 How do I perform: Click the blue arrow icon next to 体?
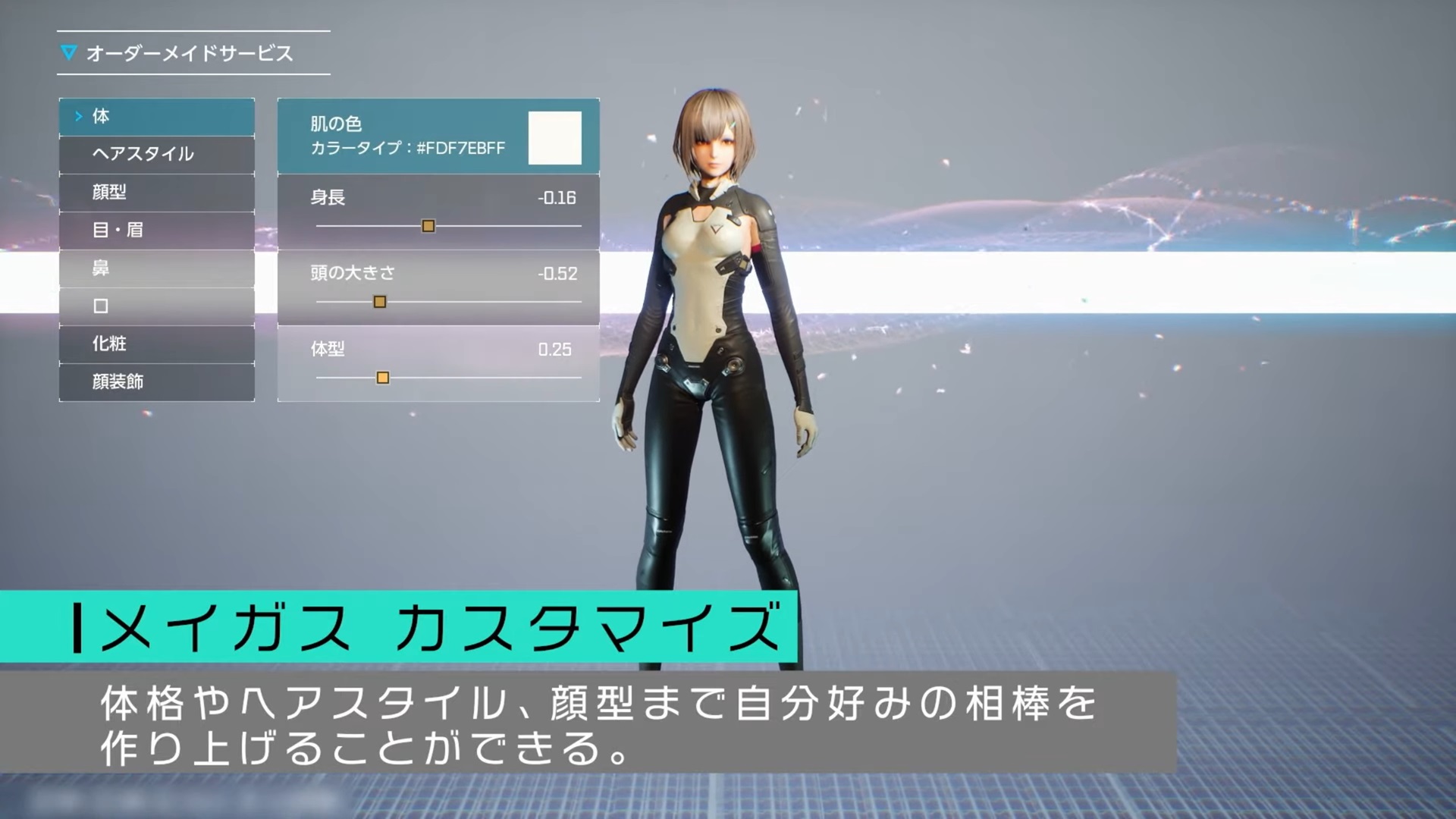(79, 116)
